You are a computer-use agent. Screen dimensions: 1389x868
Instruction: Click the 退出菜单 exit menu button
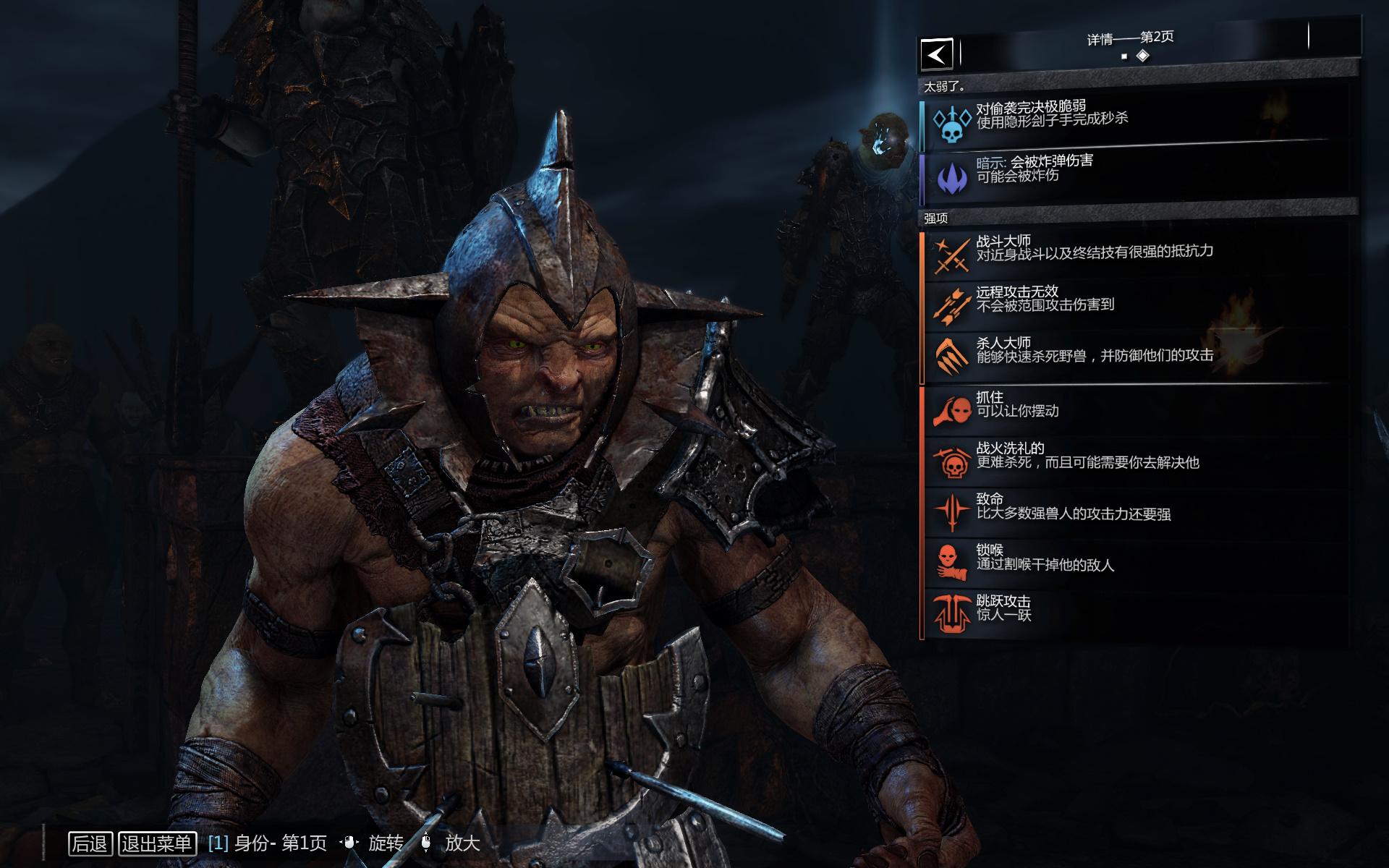point(157,843)
